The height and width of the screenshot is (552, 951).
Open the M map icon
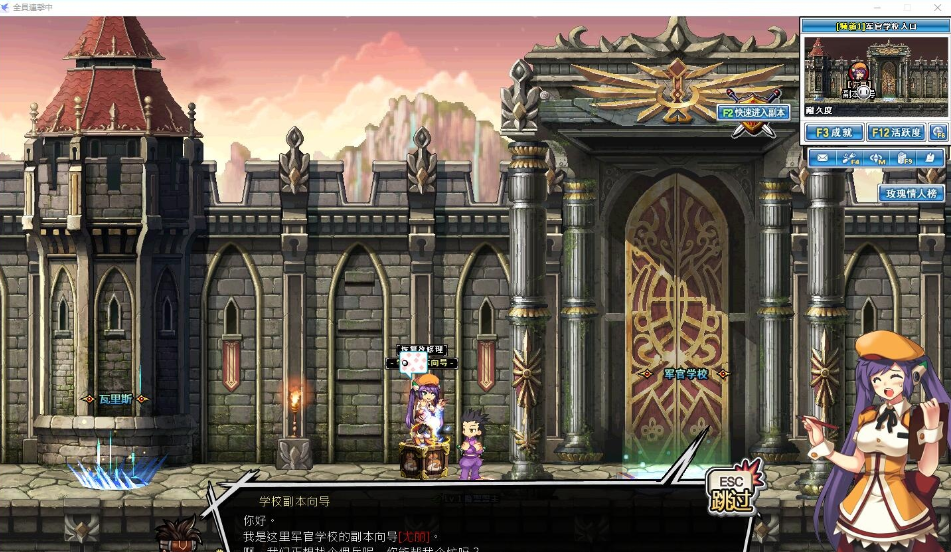(878, 158)
